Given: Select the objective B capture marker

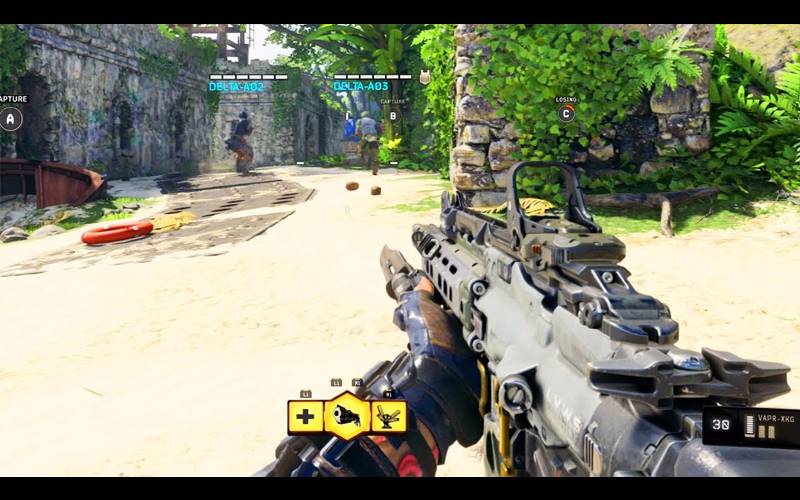Looking at the screenshot, I should [393, 116].
